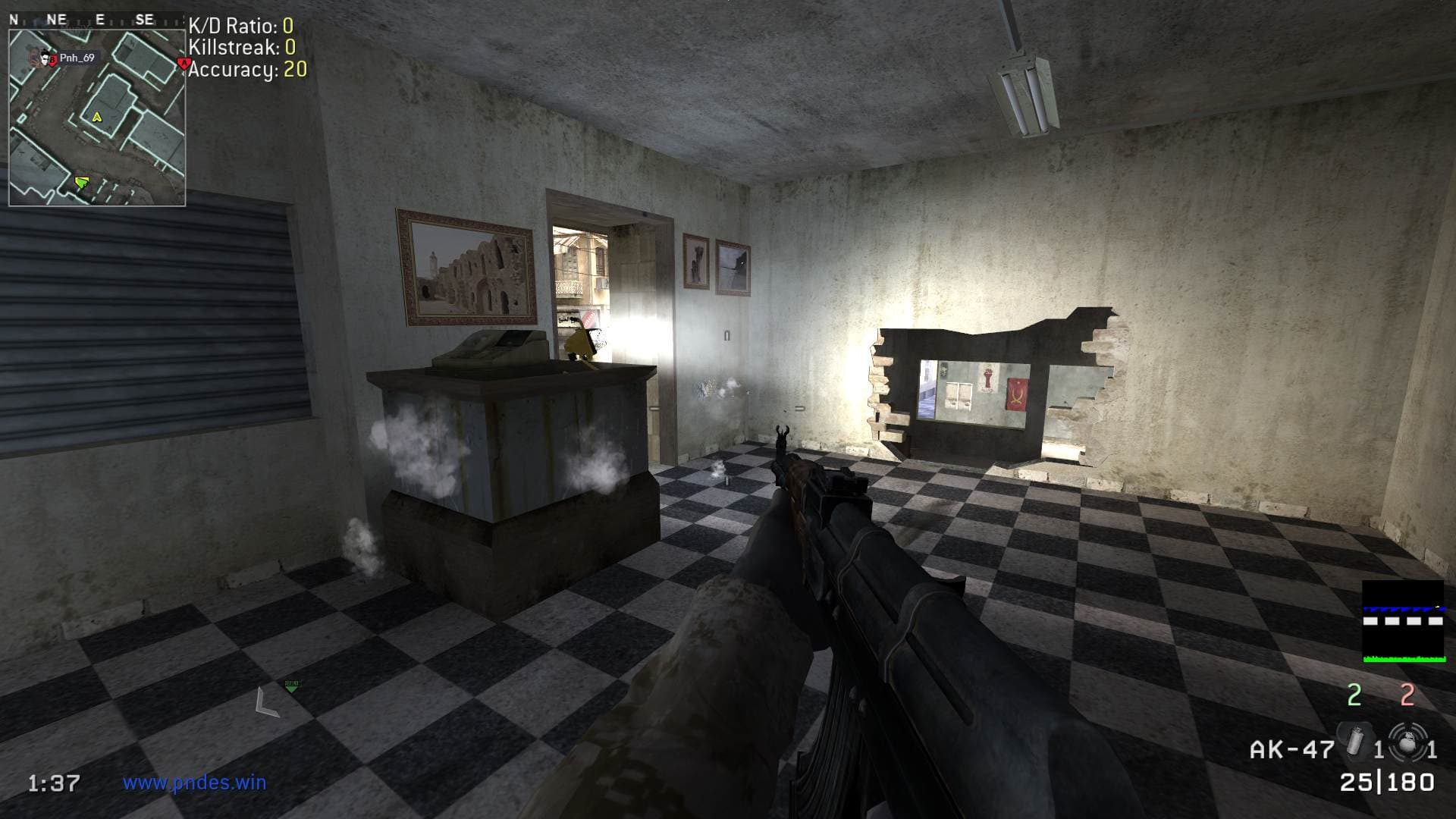Select the frag grenade icon
The height and width of the screenshot is (819, 1456).
(1407, 741)
